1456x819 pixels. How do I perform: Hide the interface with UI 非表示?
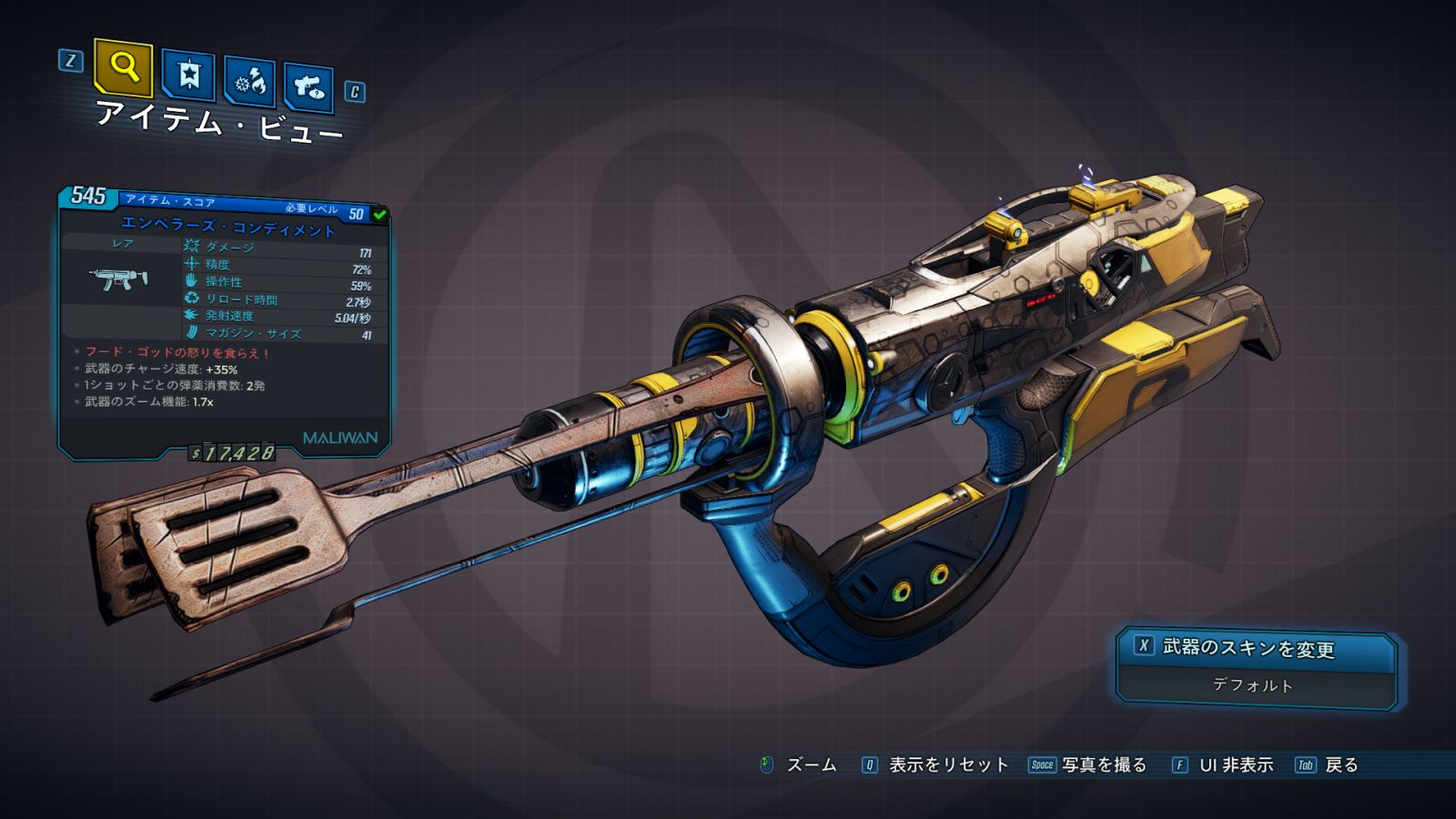pos(1235,765)
